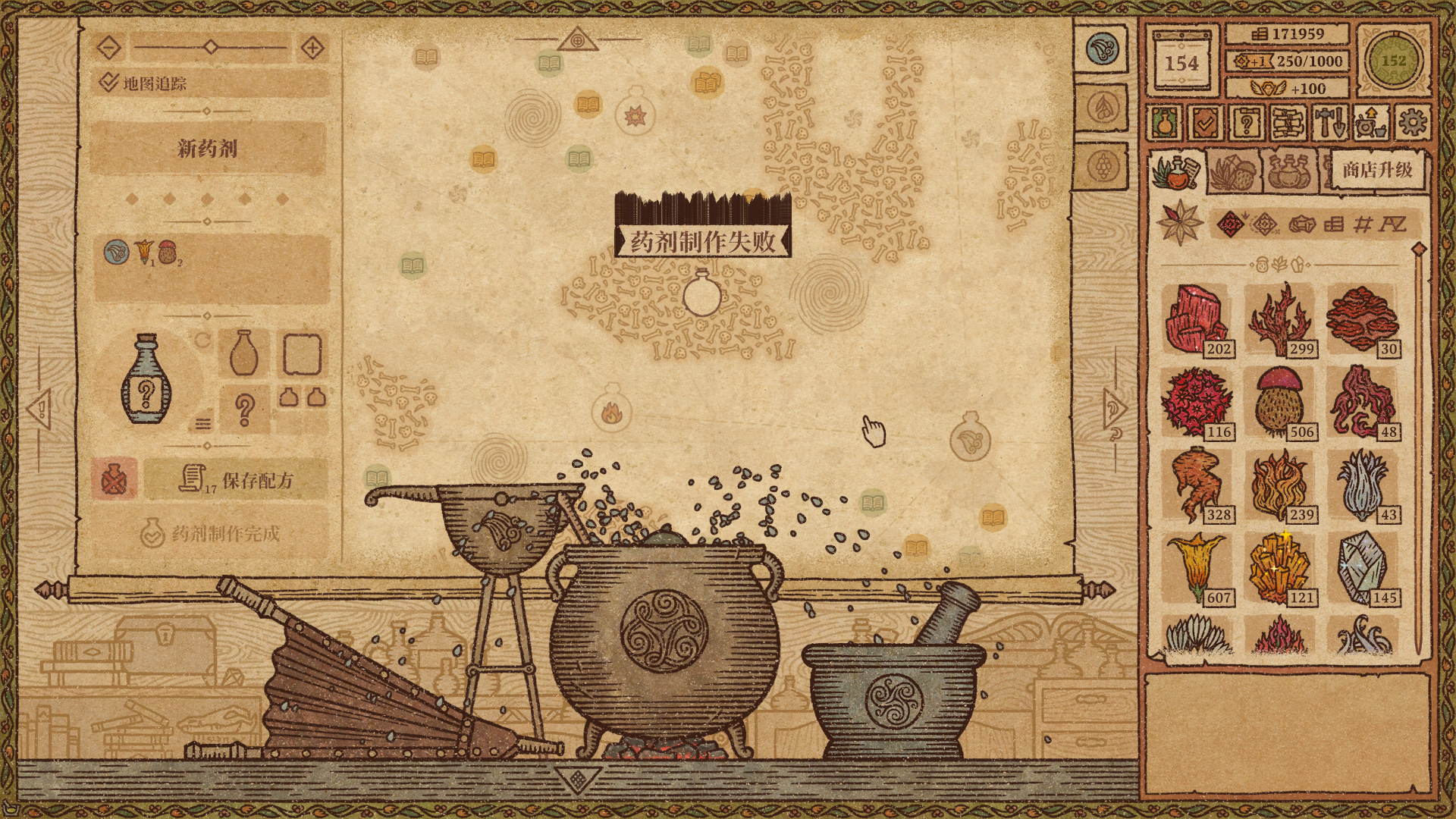Open the question mark calendar icon
1456x819 pixels.
point(1246,122)
